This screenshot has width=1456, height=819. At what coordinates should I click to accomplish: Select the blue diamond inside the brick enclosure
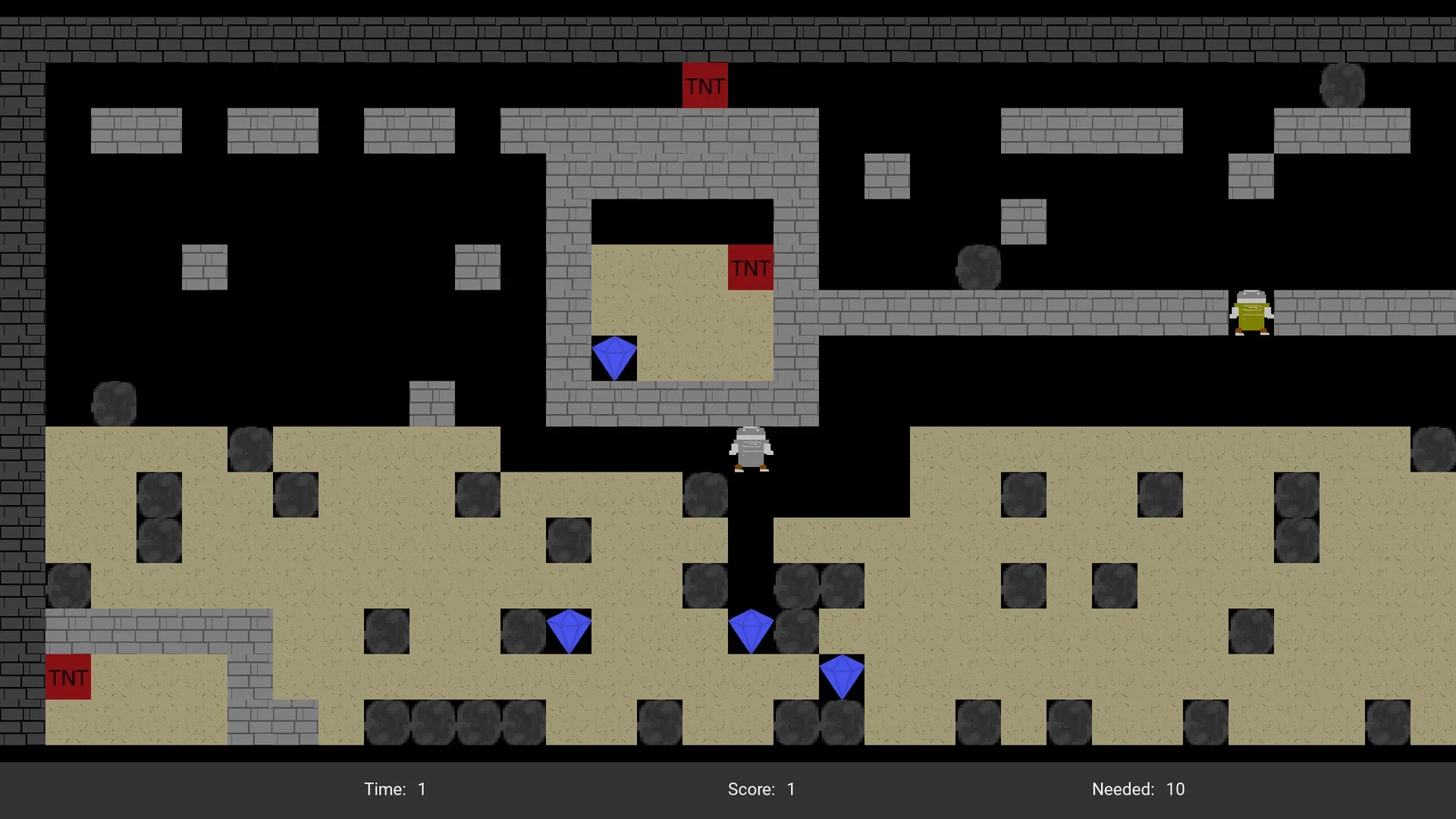(x=614, y=356)
